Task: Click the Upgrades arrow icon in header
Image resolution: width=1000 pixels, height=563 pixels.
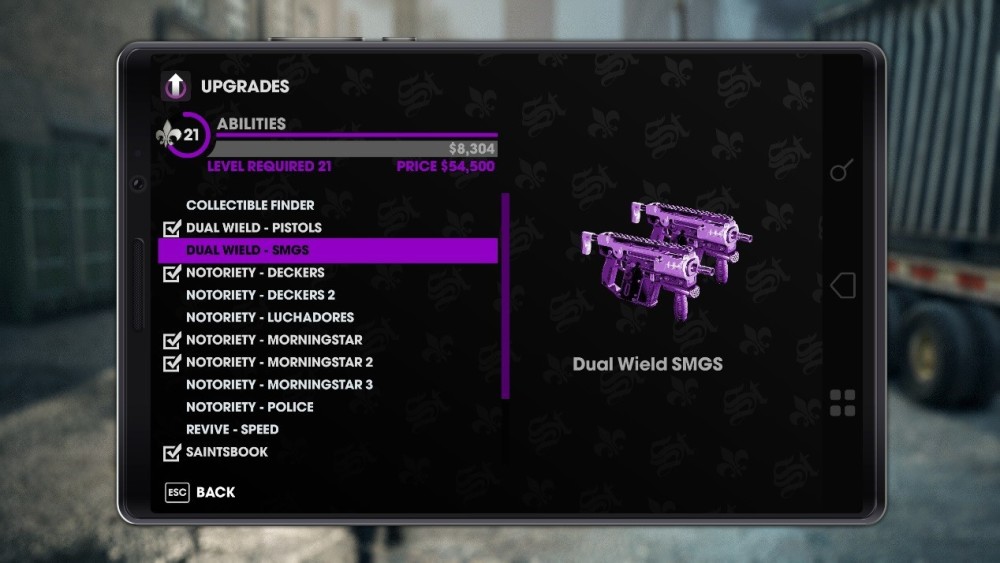Action: click(x=176, y=87)
